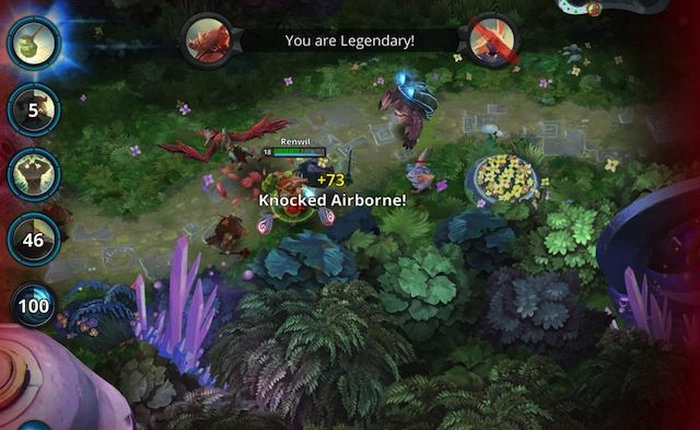700x430 pixels.
Task: Tap the blue icon showing 100
Action: (x=34, y=304)
